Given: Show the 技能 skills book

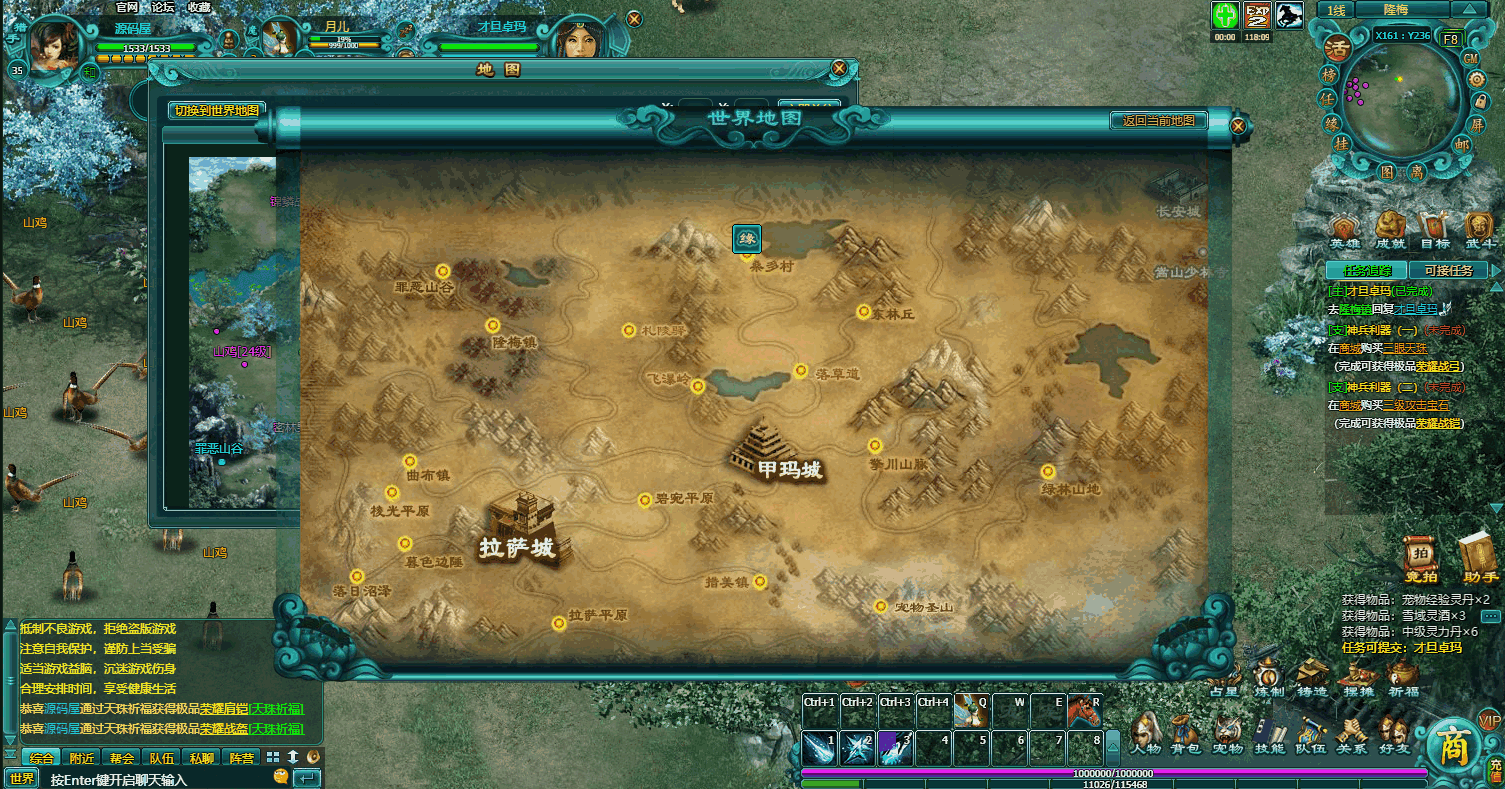Looking at the screenshot, I should pyautogui.click(x=1269, y=733).
